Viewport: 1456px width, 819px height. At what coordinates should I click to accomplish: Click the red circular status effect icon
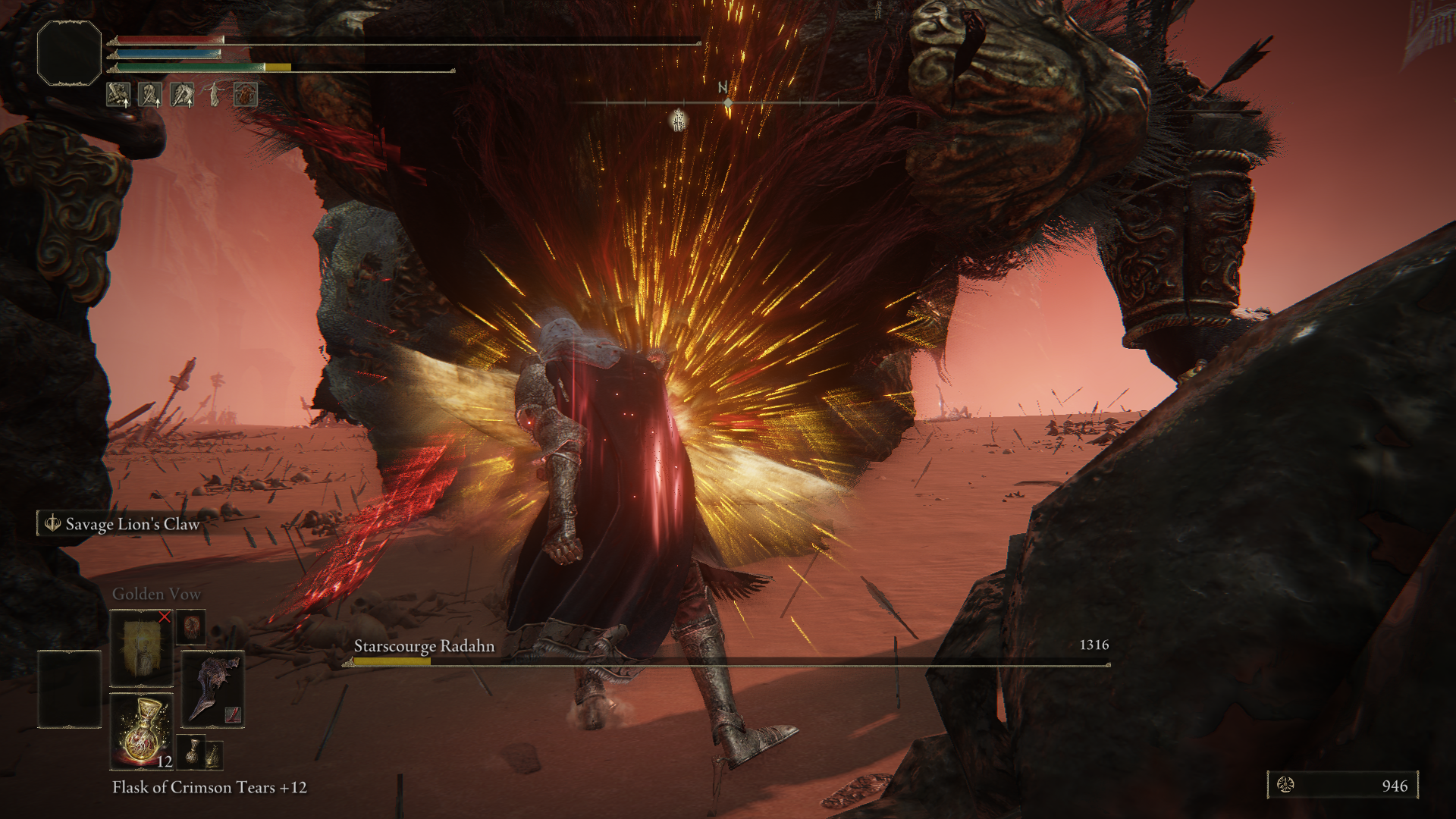click(245, 95)
